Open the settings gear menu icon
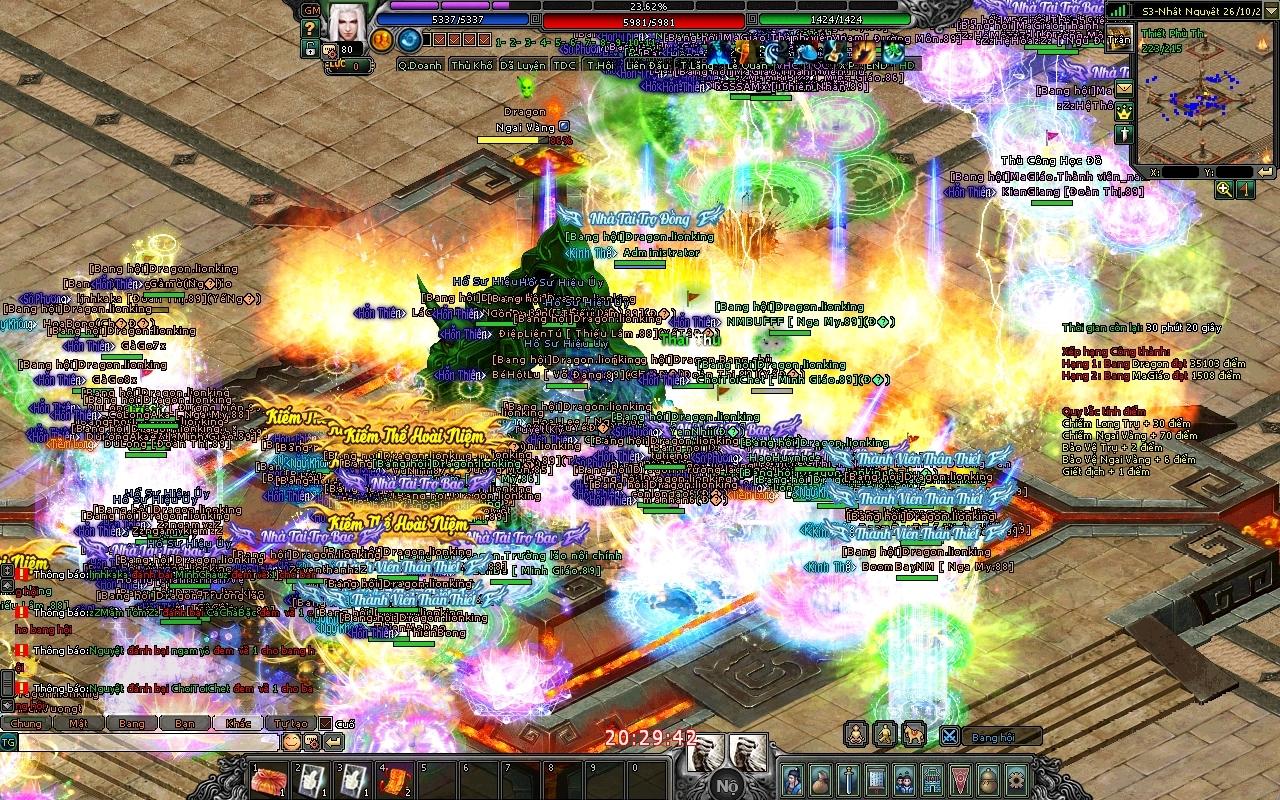The width and height of the screenshot is (1280, 800). coord(1016,779)
